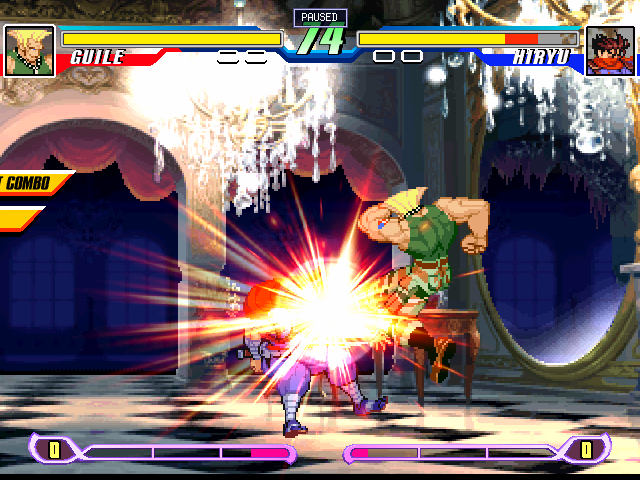Select Hiryu's character portrait
Viewport: 640px width, 480px height.
[610, 50]
